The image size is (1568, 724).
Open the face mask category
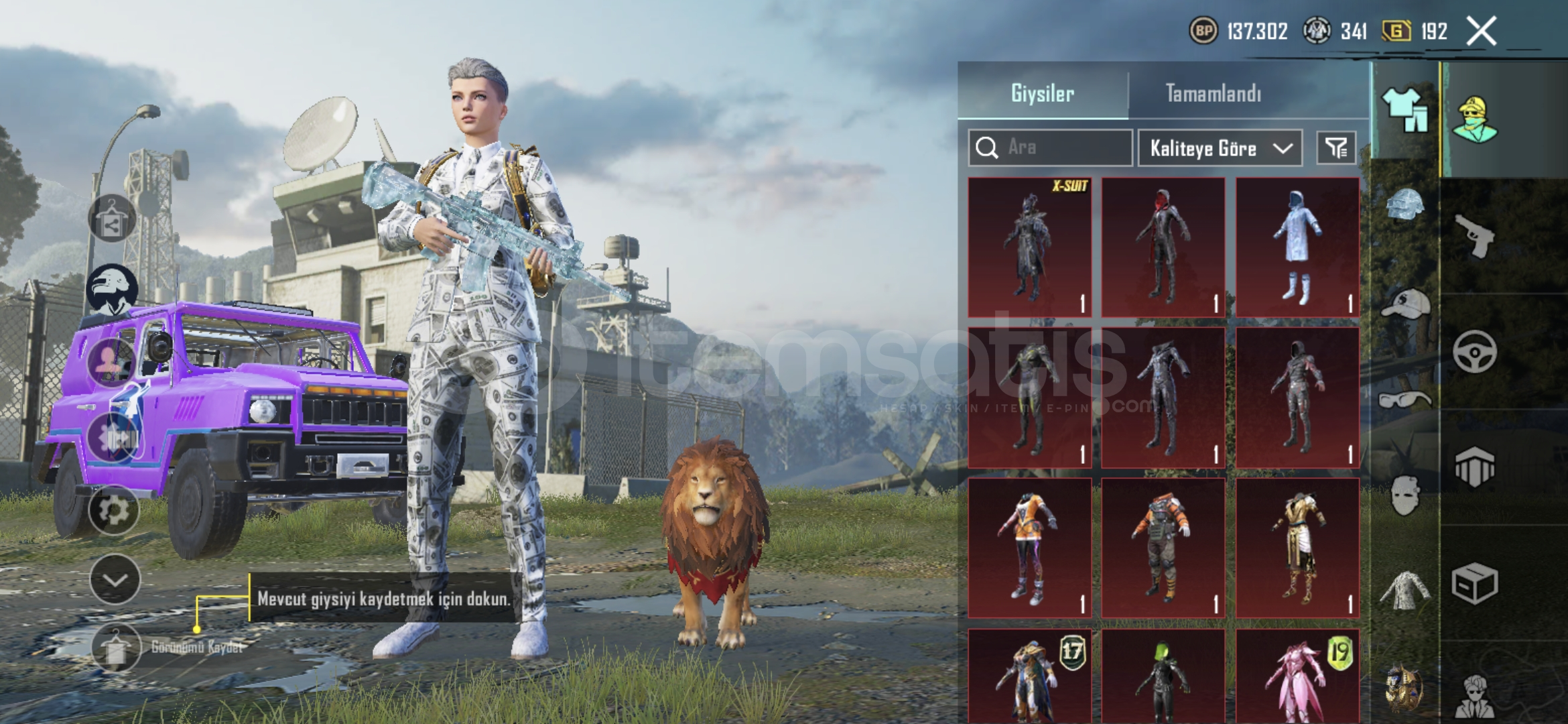tap(1404, 495)
